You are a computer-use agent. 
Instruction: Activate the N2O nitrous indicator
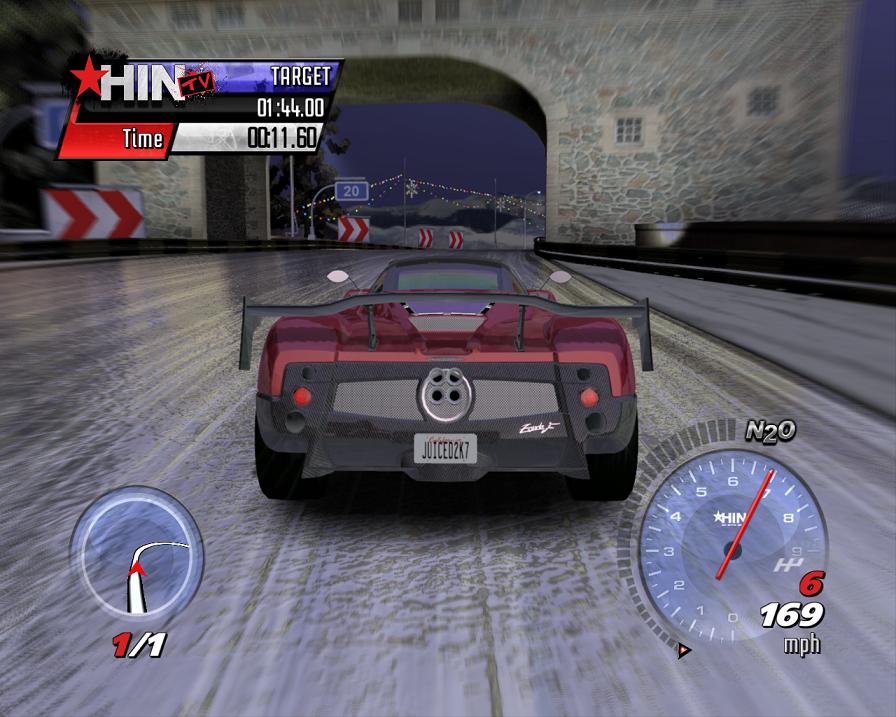point(770,431)
